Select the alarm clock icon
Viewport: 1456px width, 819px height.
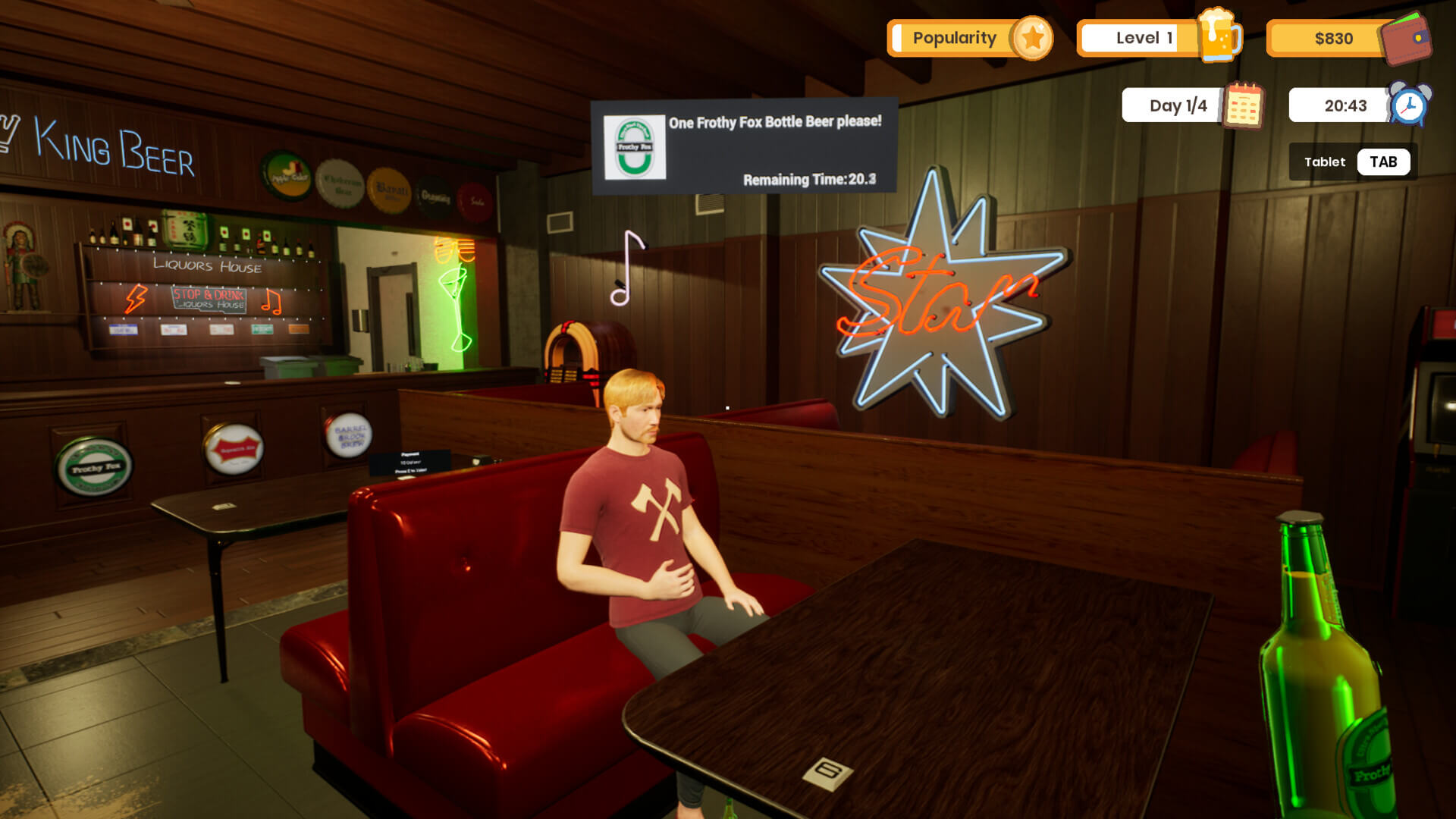[1410, 105]
